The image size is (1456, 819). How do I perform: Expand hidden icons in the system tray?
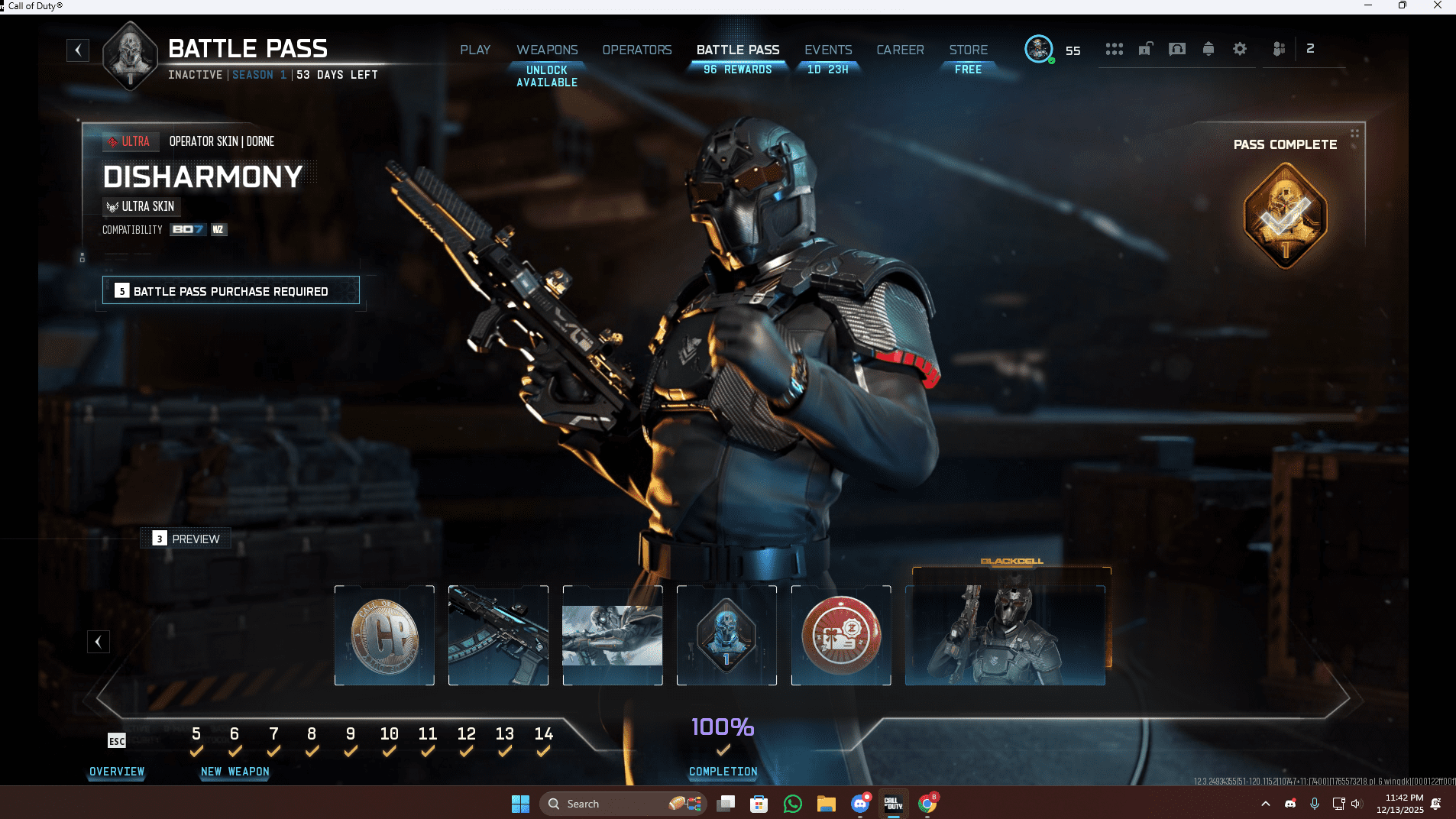click(1266, 803)
